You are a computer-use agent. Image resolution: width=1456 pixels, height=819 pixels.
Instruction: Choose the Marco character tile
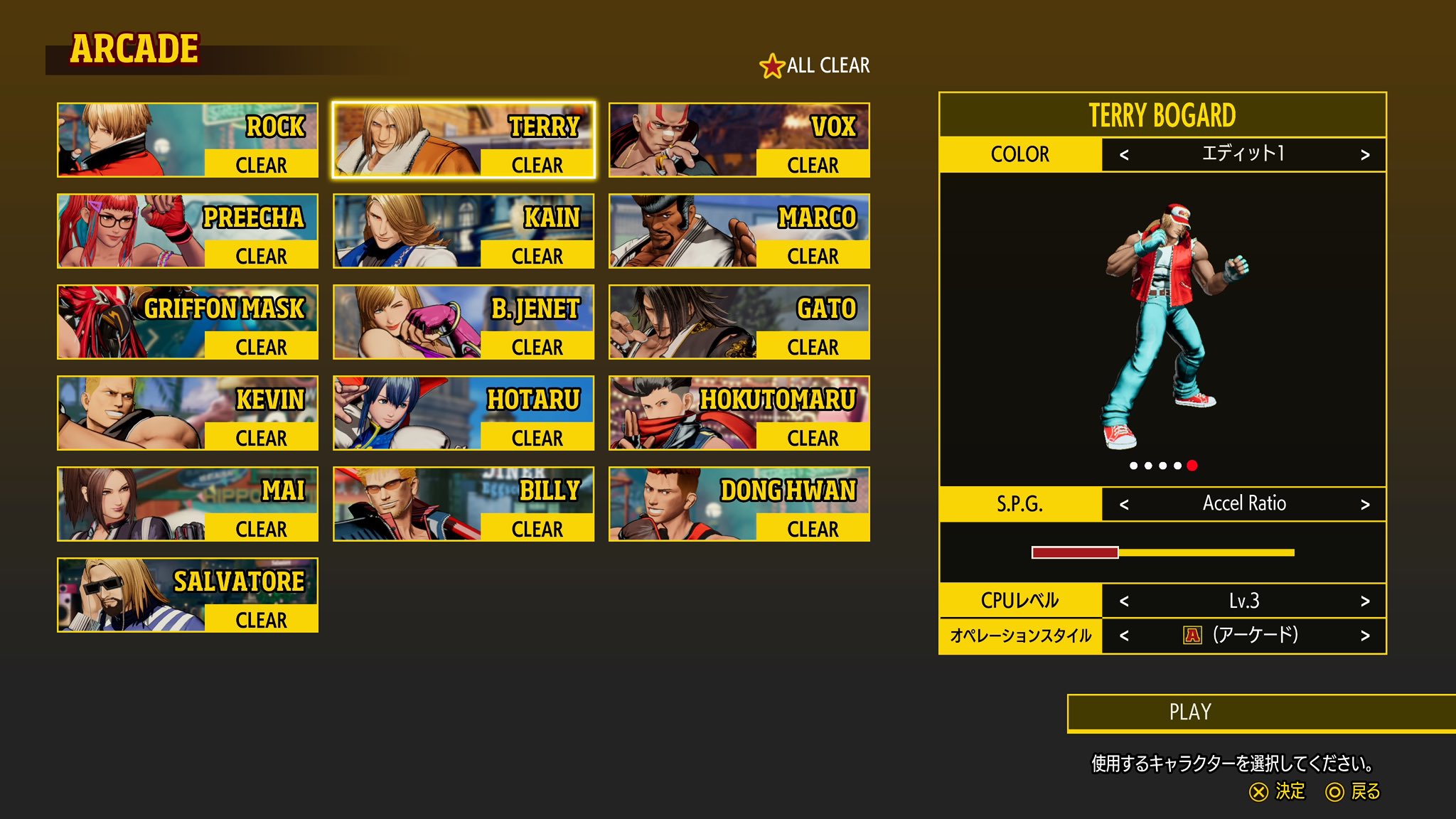point(739,231)
